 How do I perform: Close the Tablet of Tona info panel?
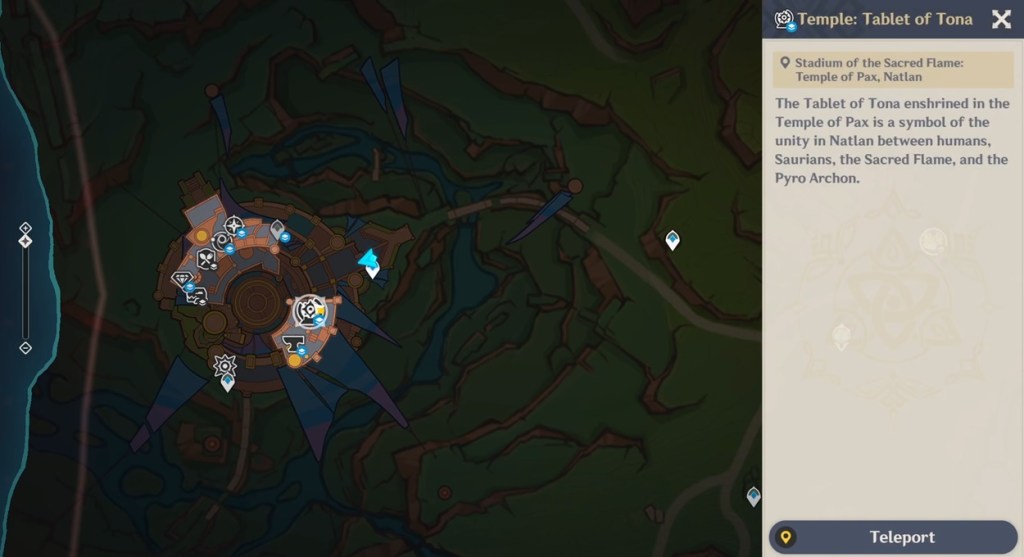(1000, 19)
